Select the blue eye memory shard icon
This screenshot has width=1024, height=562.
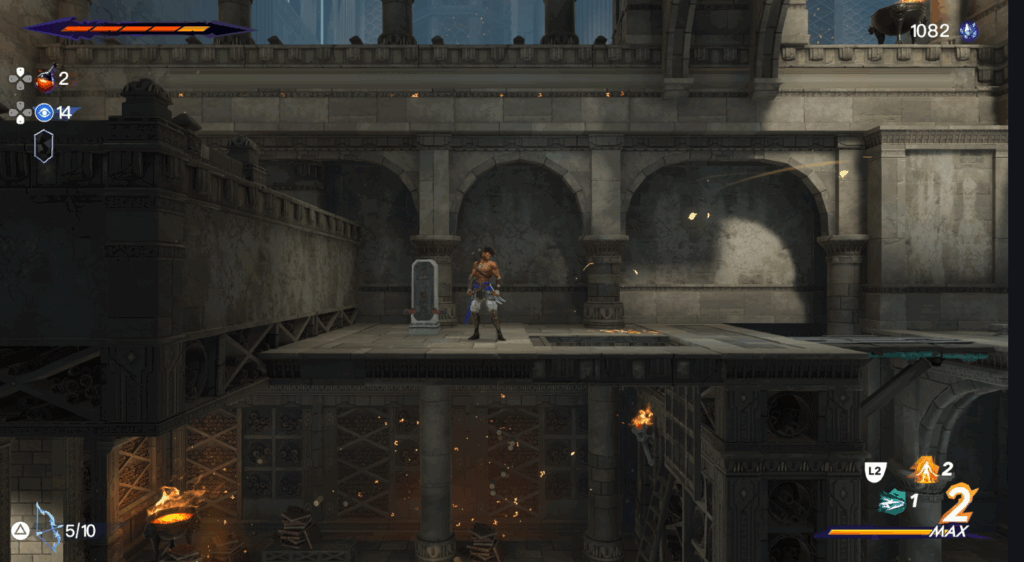[45, 112]
